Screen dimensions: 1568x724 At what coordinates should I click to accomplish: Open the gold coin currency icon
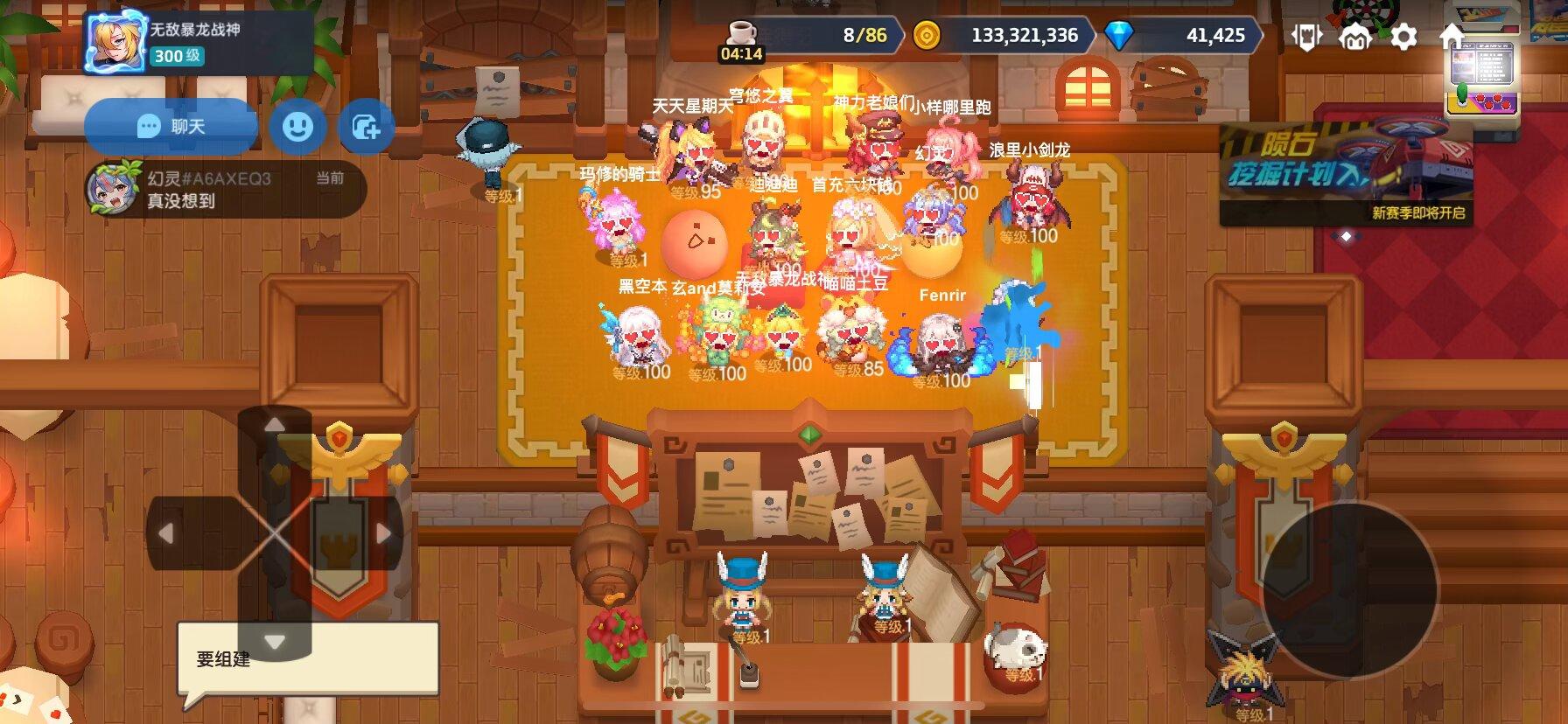pos(927,33)
